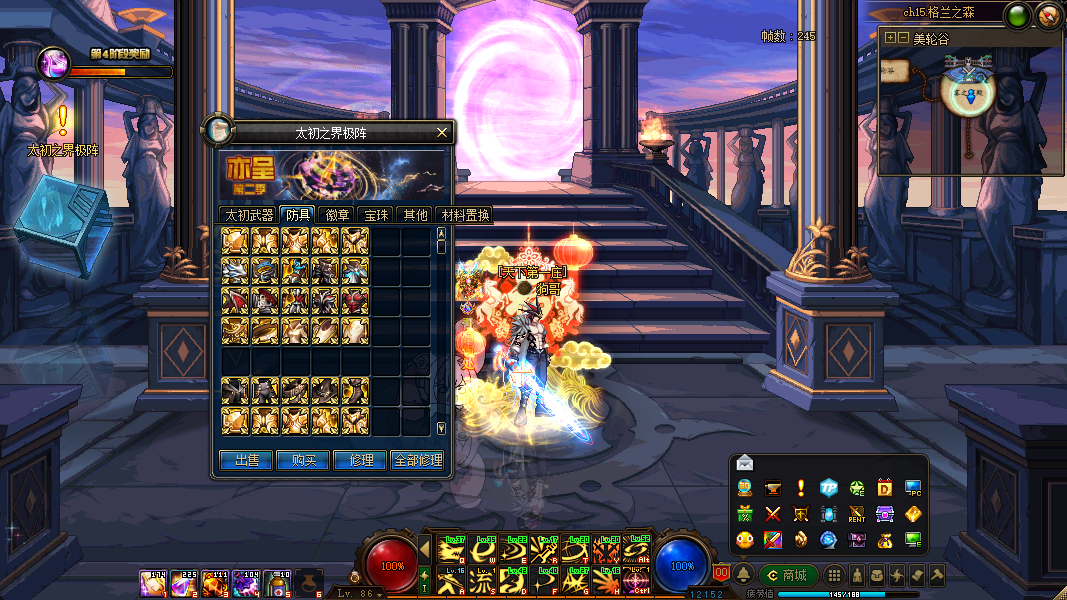Close the 太初之界极阵 shop window

coord(442,132)
